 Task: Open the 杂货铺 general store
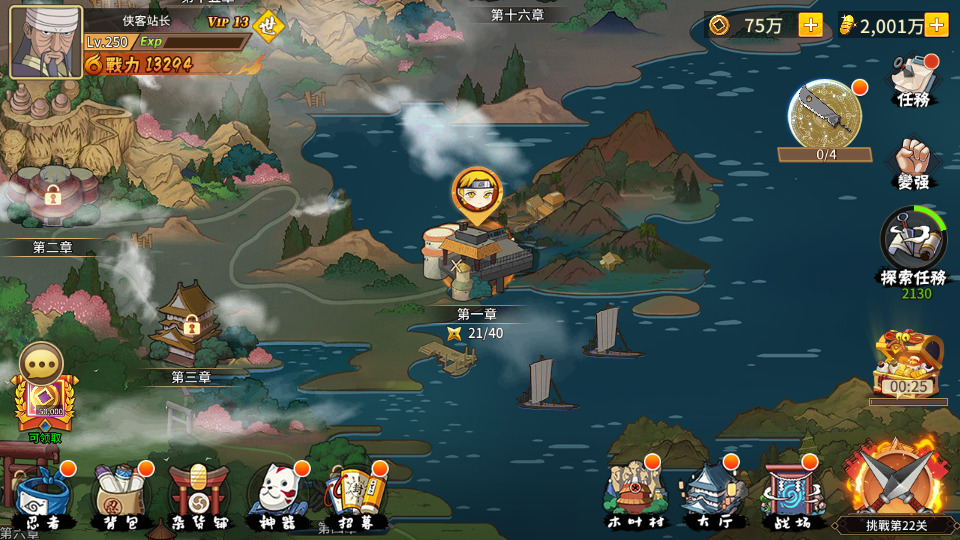point(199,495)
